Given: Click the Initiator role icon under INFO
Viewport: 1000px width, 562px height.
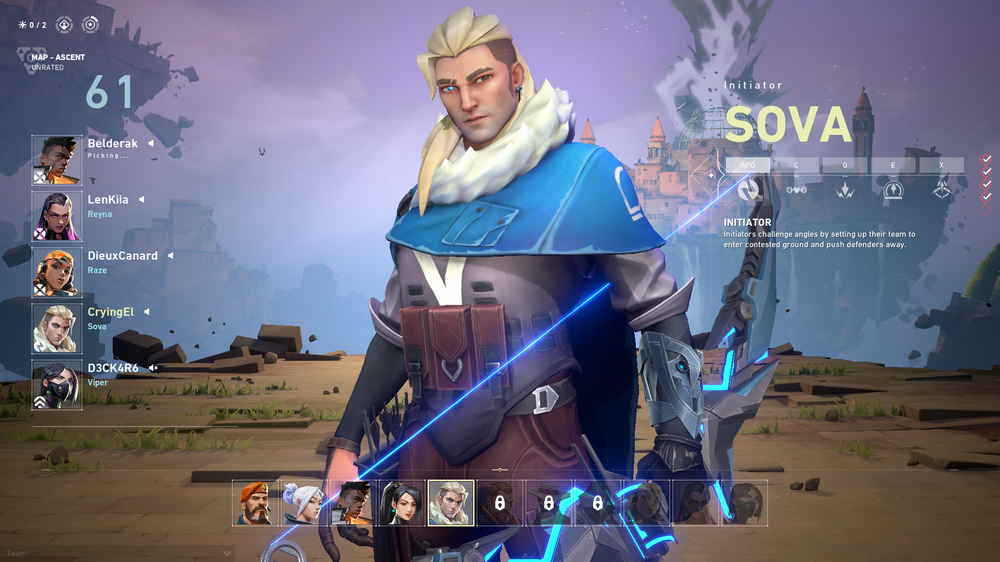Looking at the screenshot, I should [x=748, y=188].
